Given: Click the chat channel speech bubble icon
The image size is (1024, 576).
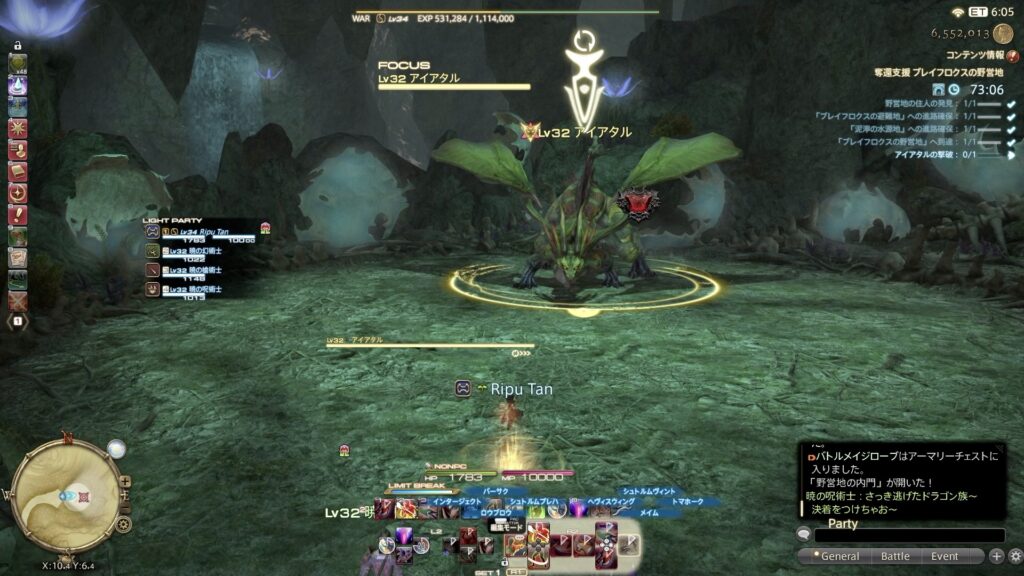Looking at the screenshot, I should click(x=804, y=535).
